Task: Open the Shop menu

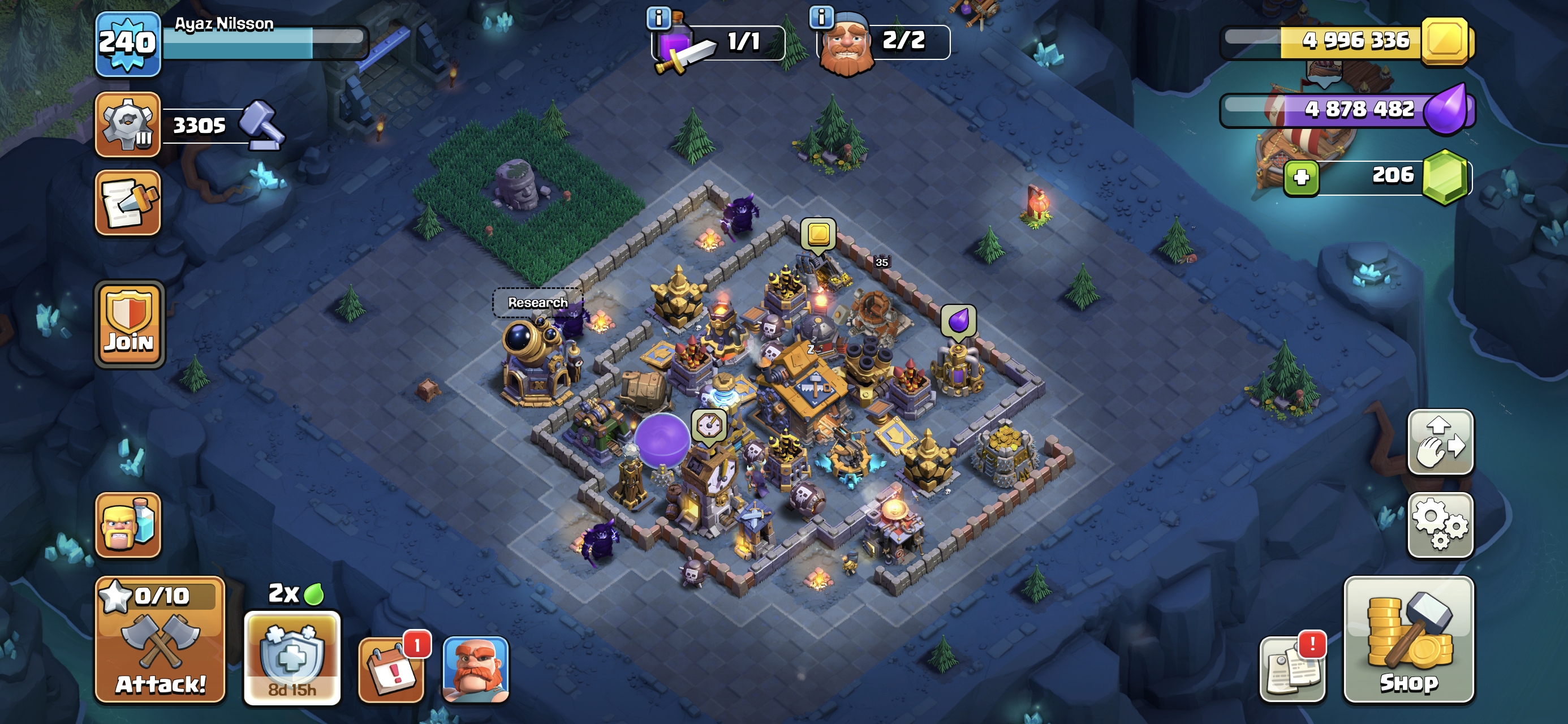Action: pyautogui.click(x=1408, y=640)
